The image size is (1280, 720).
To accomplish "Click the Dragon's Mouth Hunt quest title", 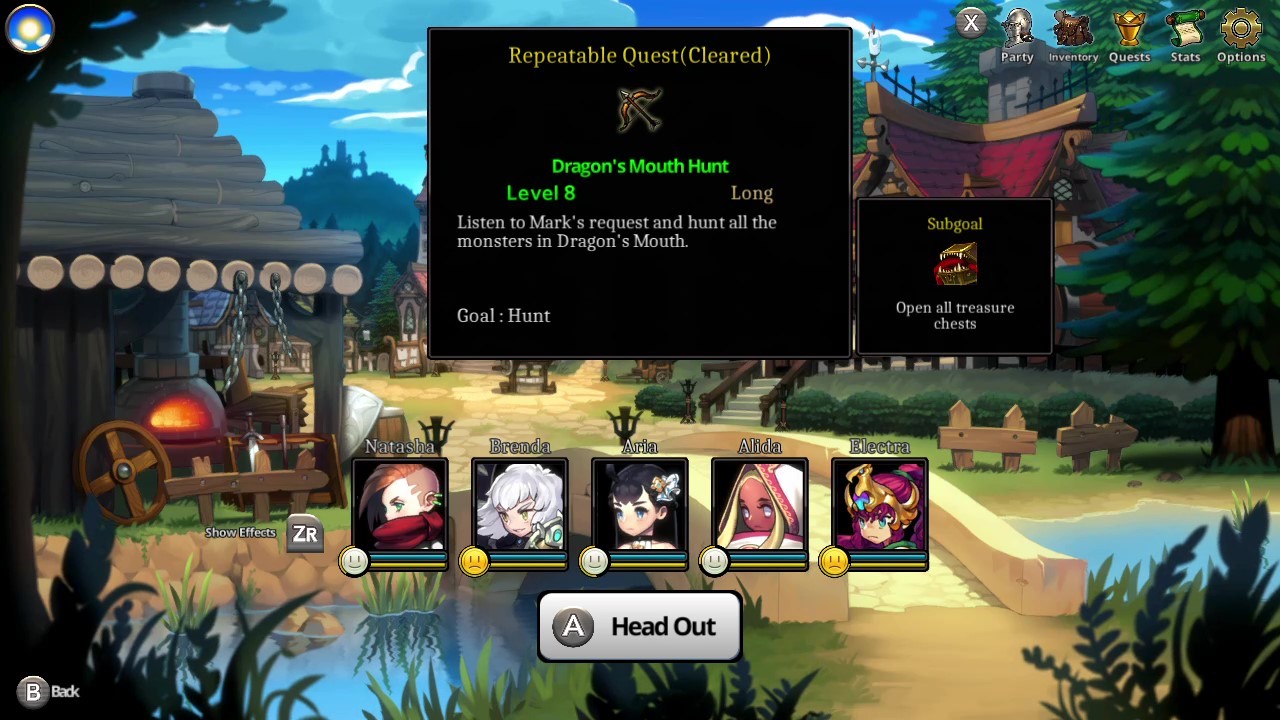I will [x=640, y=166].
